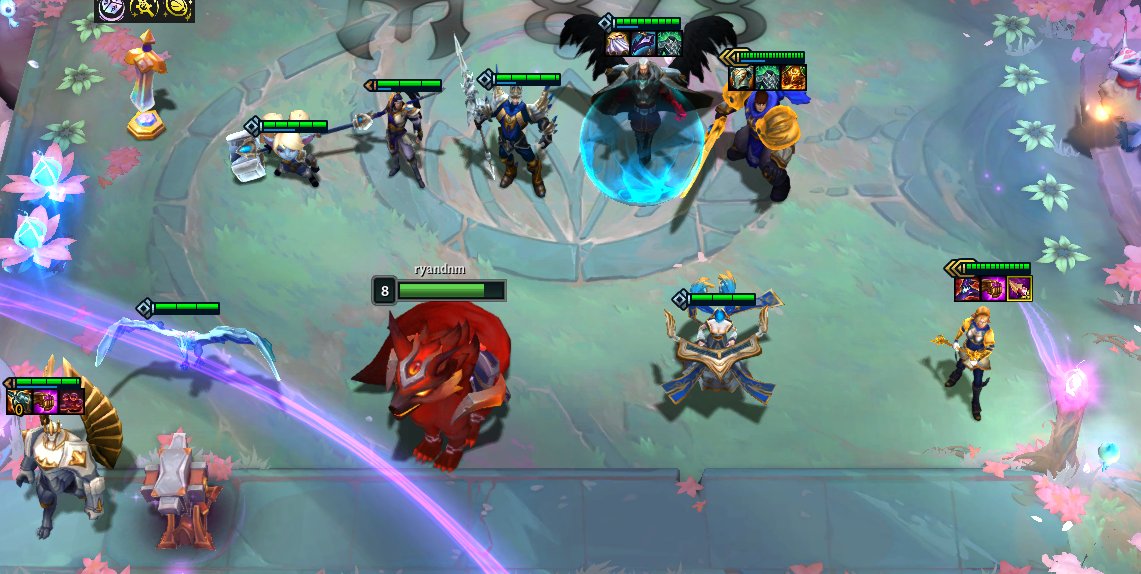Inspect Galio's red item icon
1141x574 pixels.
click(x=70, y=402)
